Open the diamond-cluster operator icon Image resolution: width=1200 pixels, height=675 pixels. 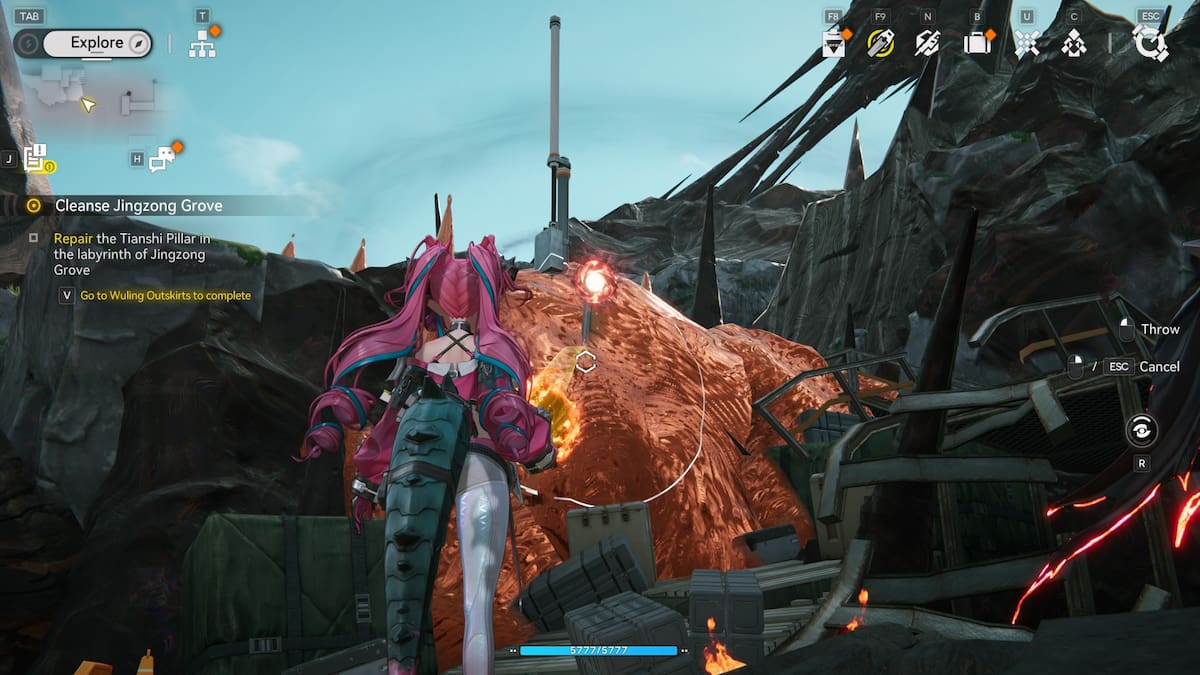[x=1074, y=43]
